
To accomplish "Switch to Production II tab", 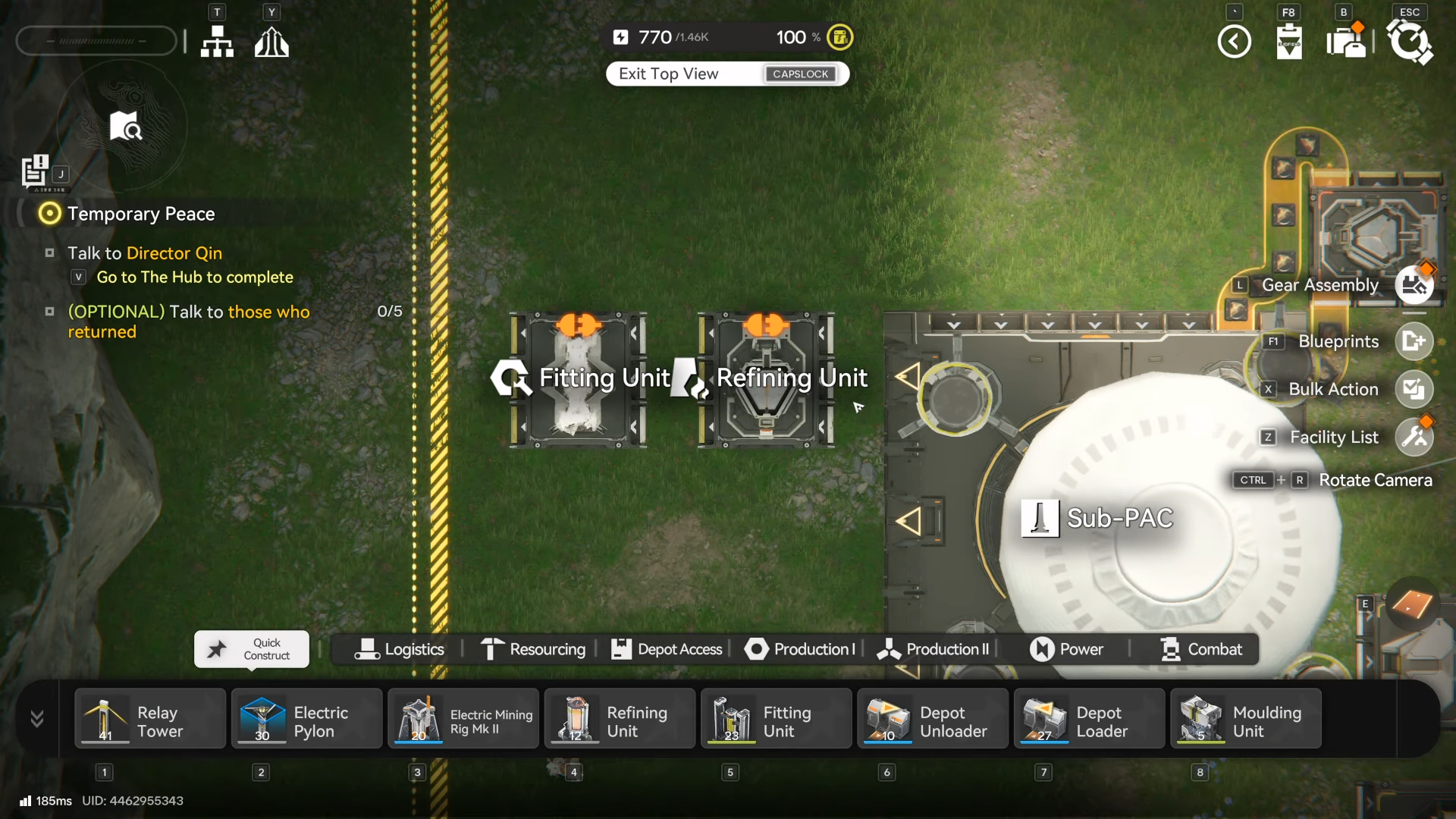I will pyautogui.click(x=934, y=649).
